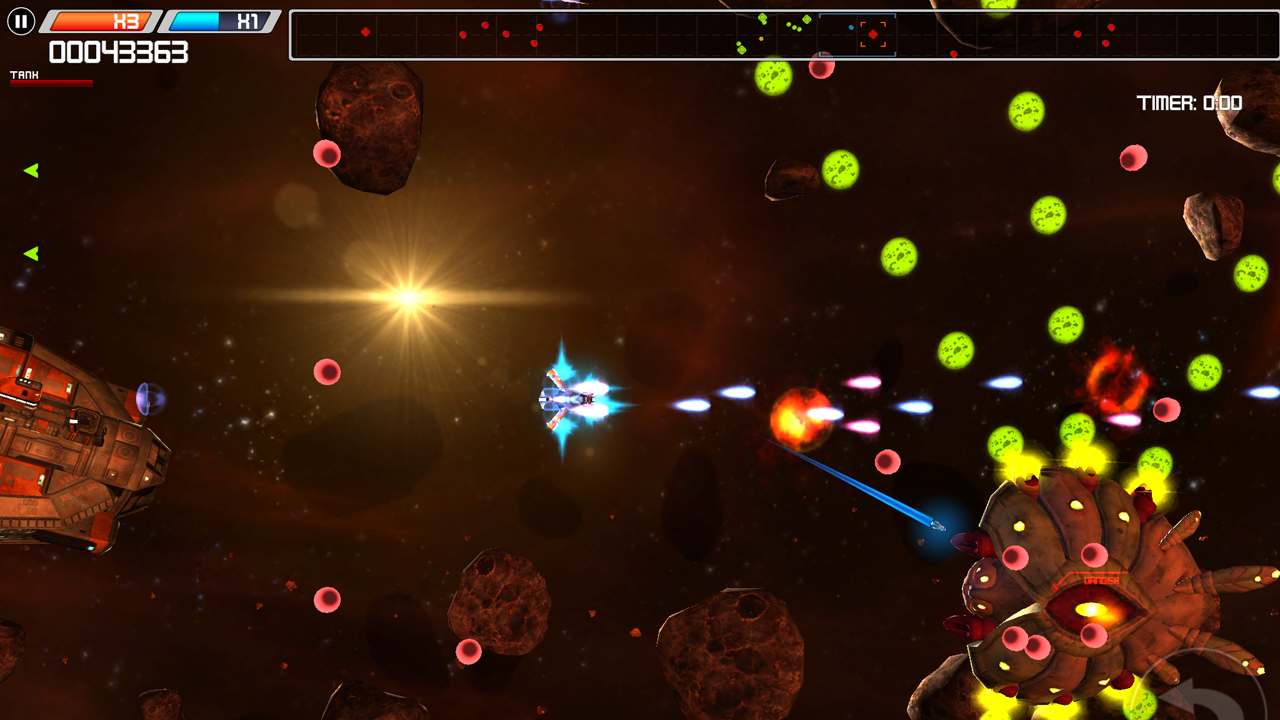The height and width of the screenshot is (720, 1280).
Task: Click the player ship firing lasers
Action: coord(565,400)
